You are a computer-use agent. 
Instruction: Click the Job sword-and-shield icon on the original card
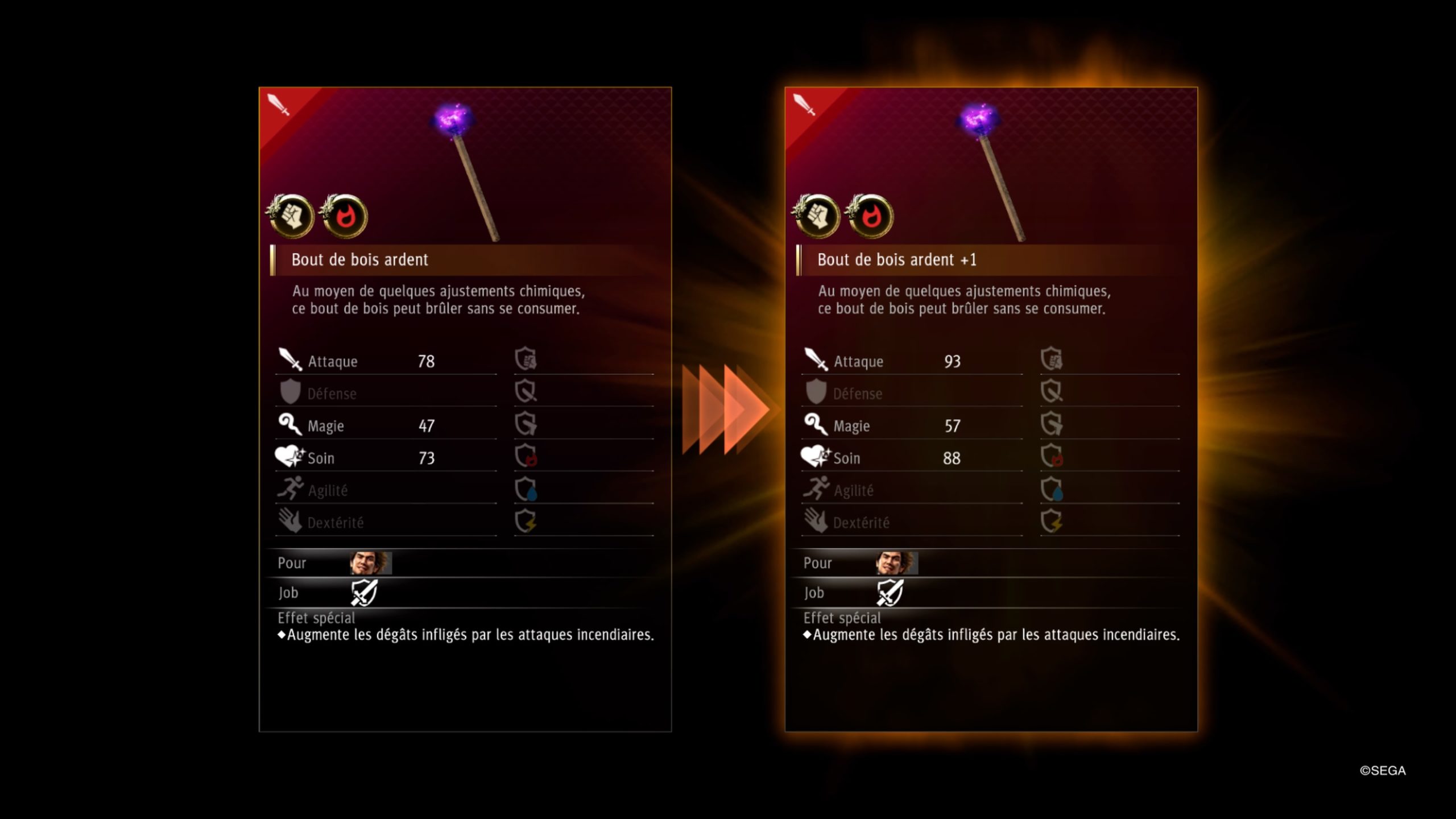coord(364,593)
